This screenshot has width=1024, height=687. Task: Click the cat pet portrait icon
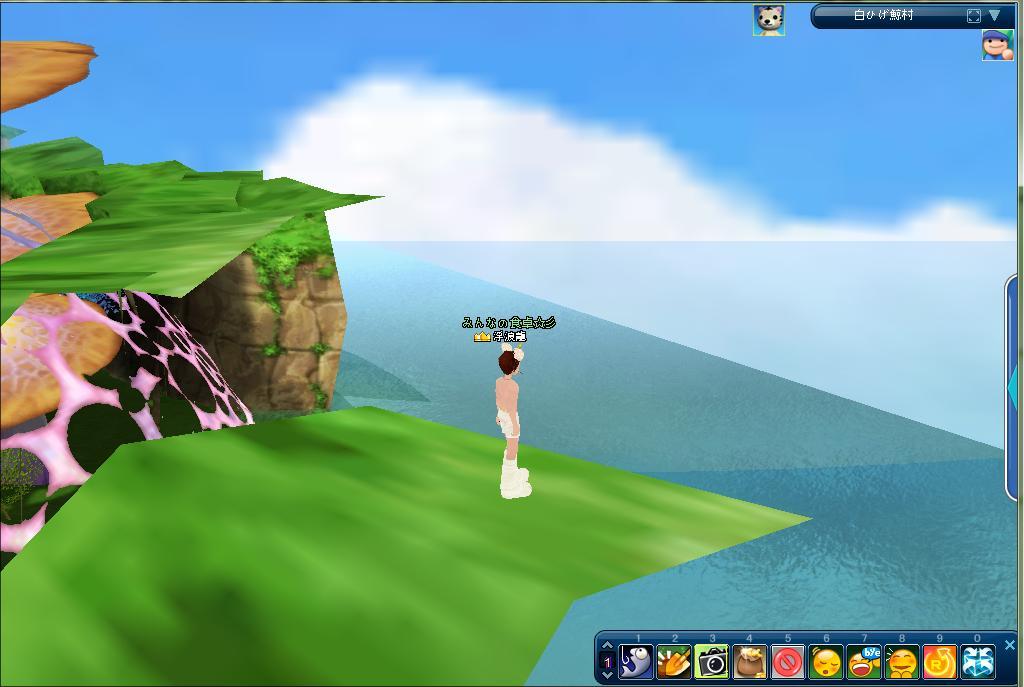pos(768,20)
